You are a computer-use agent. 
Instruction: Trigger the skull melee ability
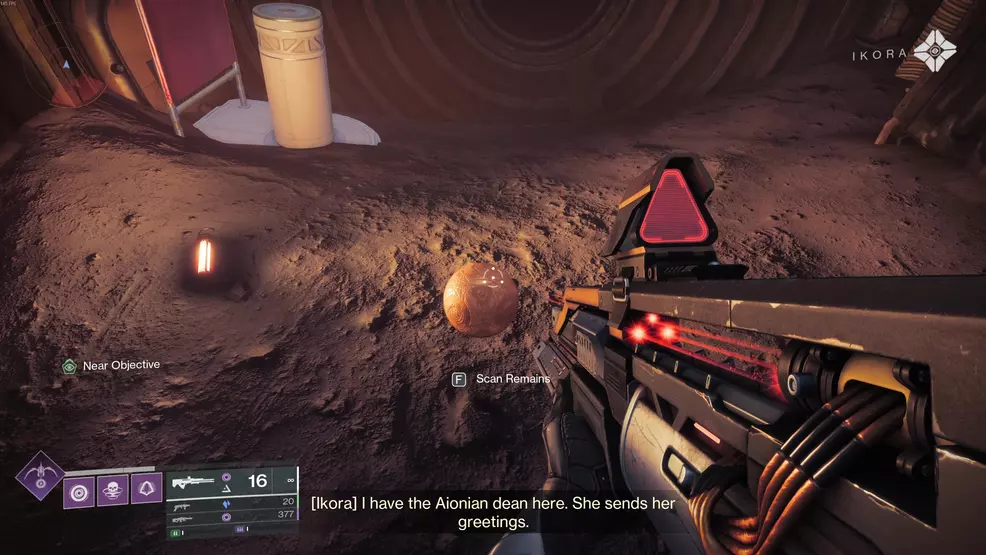(112, 491)
